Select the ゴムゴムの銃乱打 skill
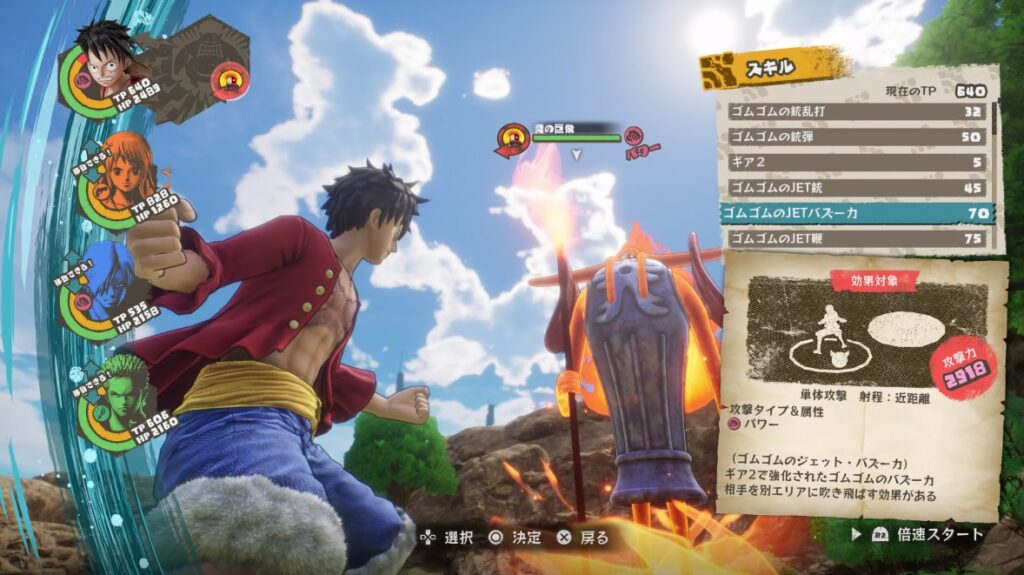 pos(855,111)
